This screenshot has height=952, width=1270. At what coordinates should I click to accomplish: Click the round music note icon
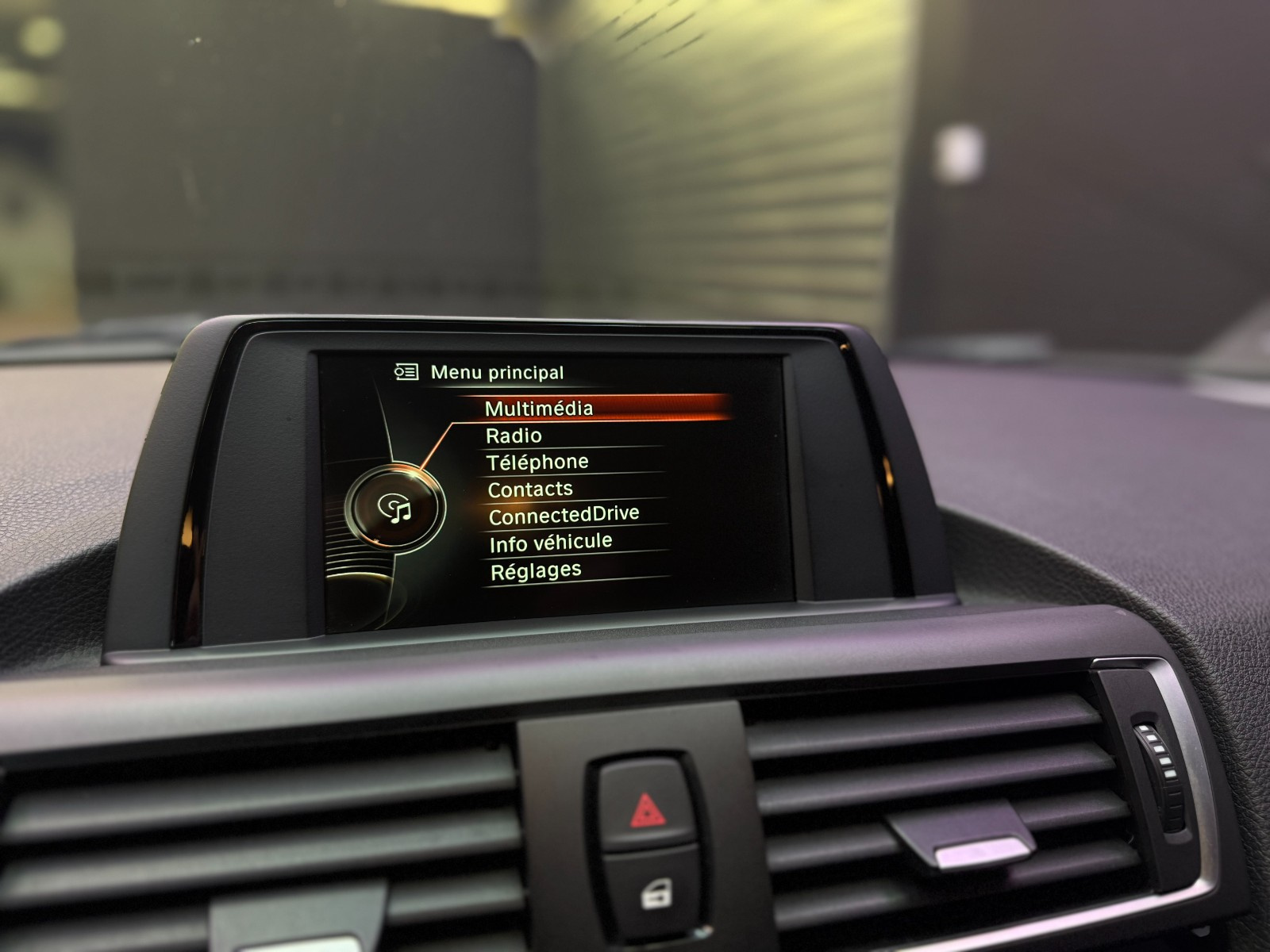click(395, 506)
